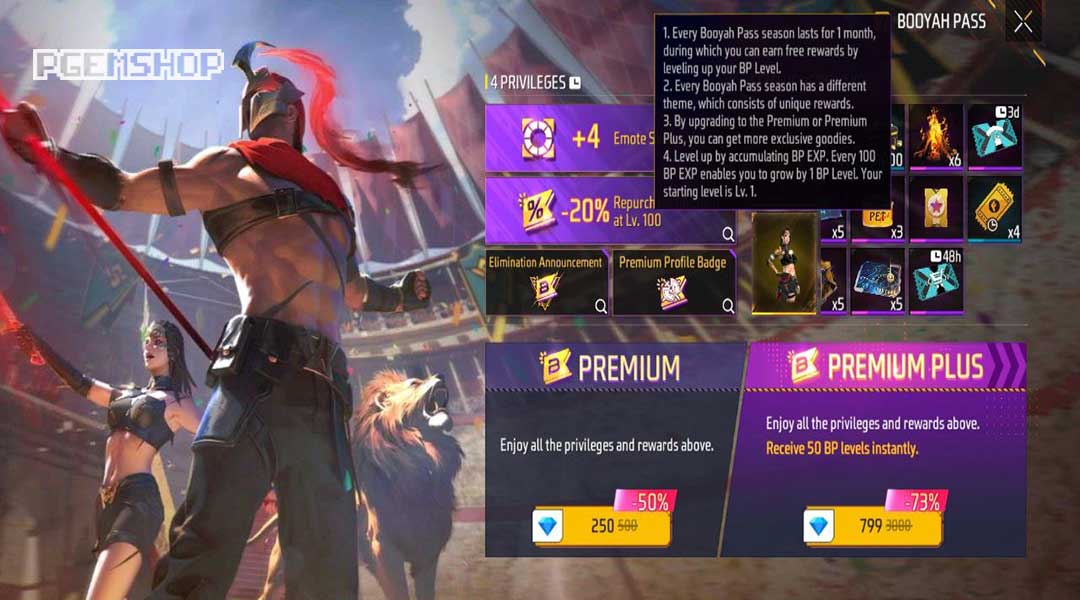Open the Premium Profile Badge privilege
The image size is (1080, 600).
(673, 282)
